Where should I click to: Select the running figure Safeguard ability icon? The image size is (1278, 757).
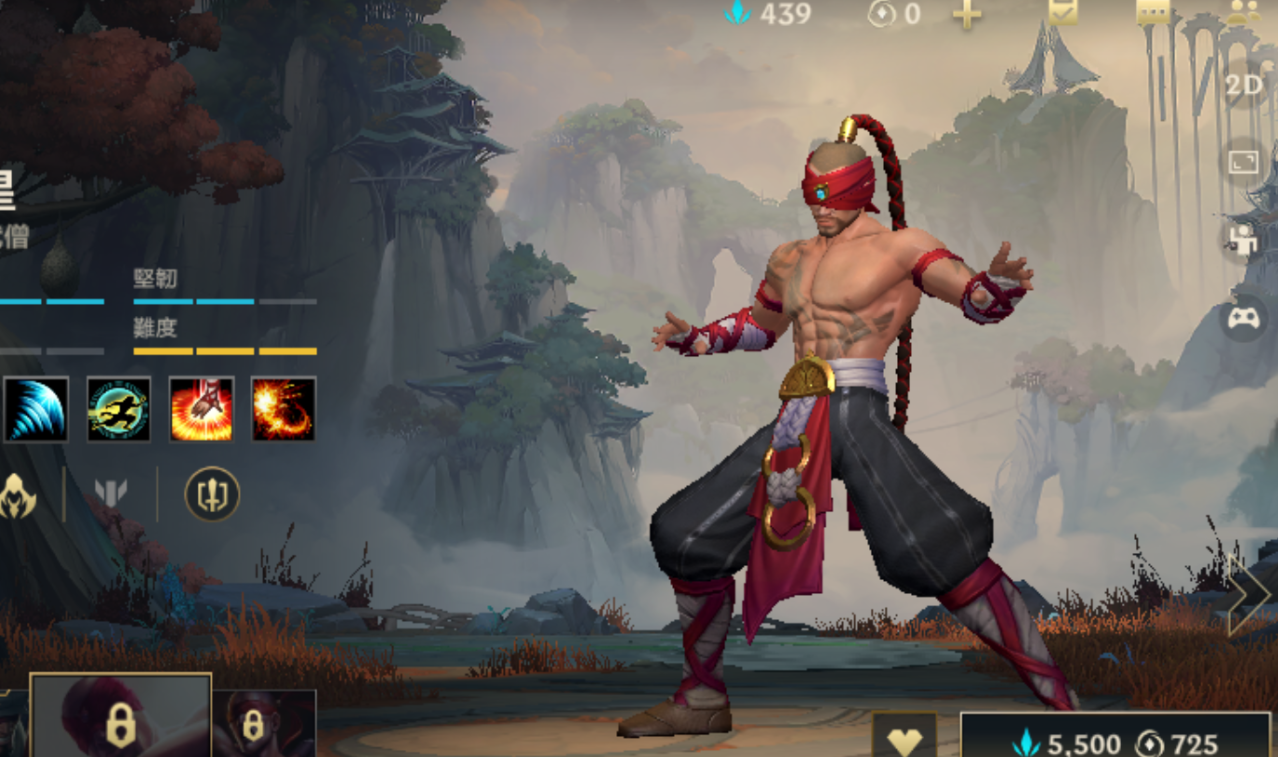[x=119, y=409]
